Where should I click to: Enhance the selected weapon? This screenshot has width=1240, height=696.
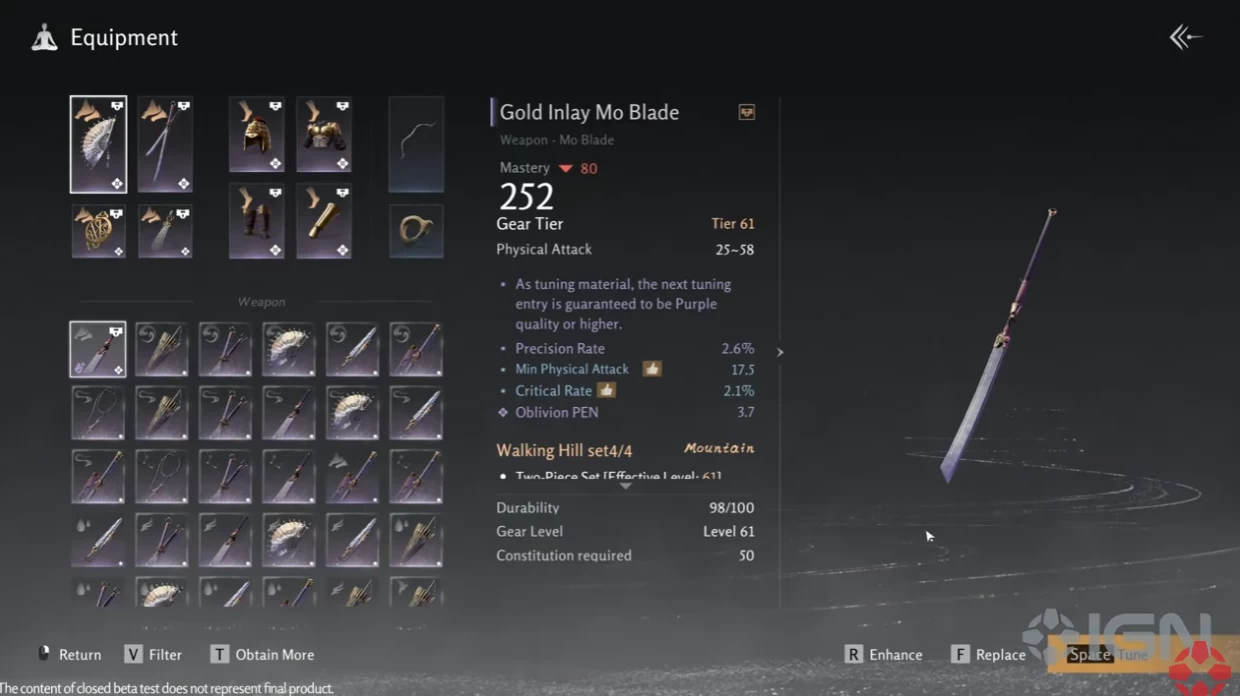(884, 655)
